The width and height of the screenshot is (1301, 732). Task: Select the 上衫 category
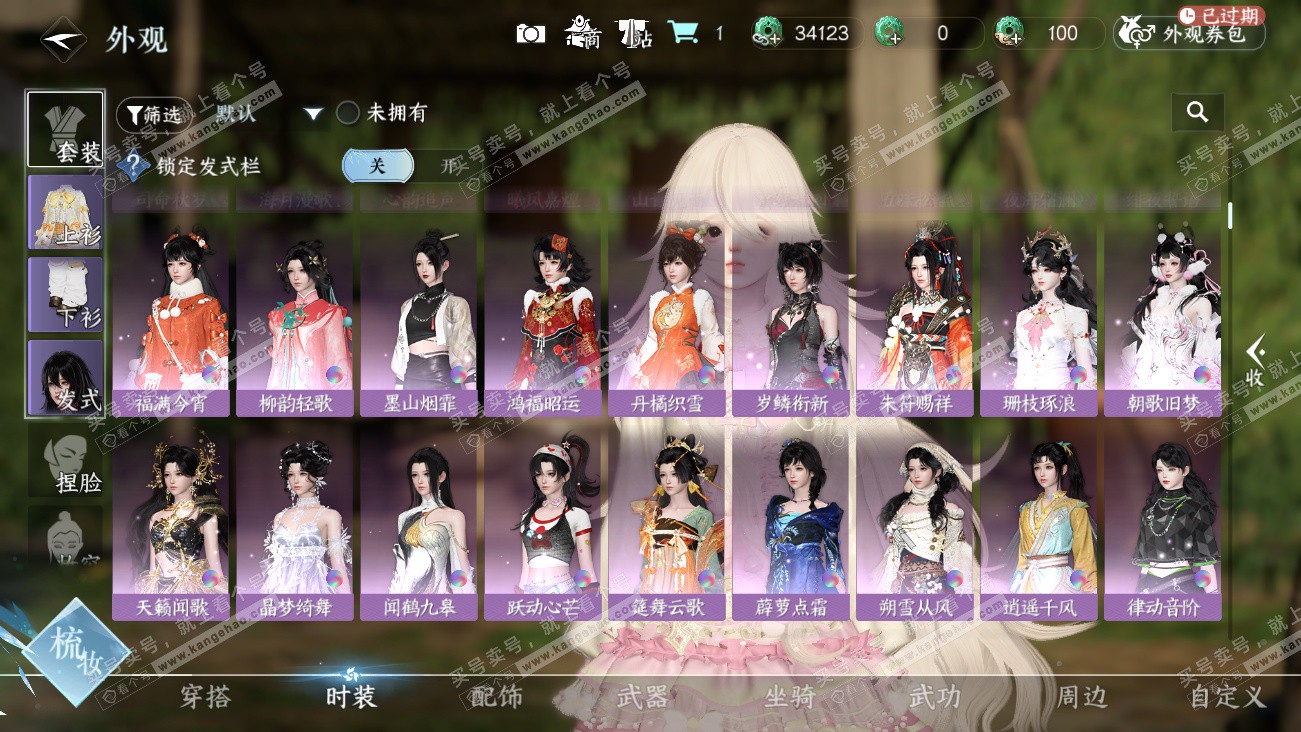65,212
